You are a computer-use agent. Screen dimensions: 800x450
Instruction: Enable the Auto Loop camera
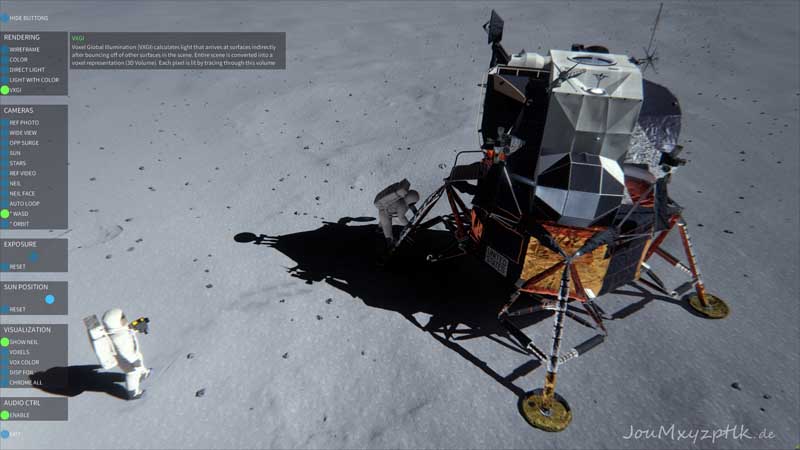click(x=5, y=203)
